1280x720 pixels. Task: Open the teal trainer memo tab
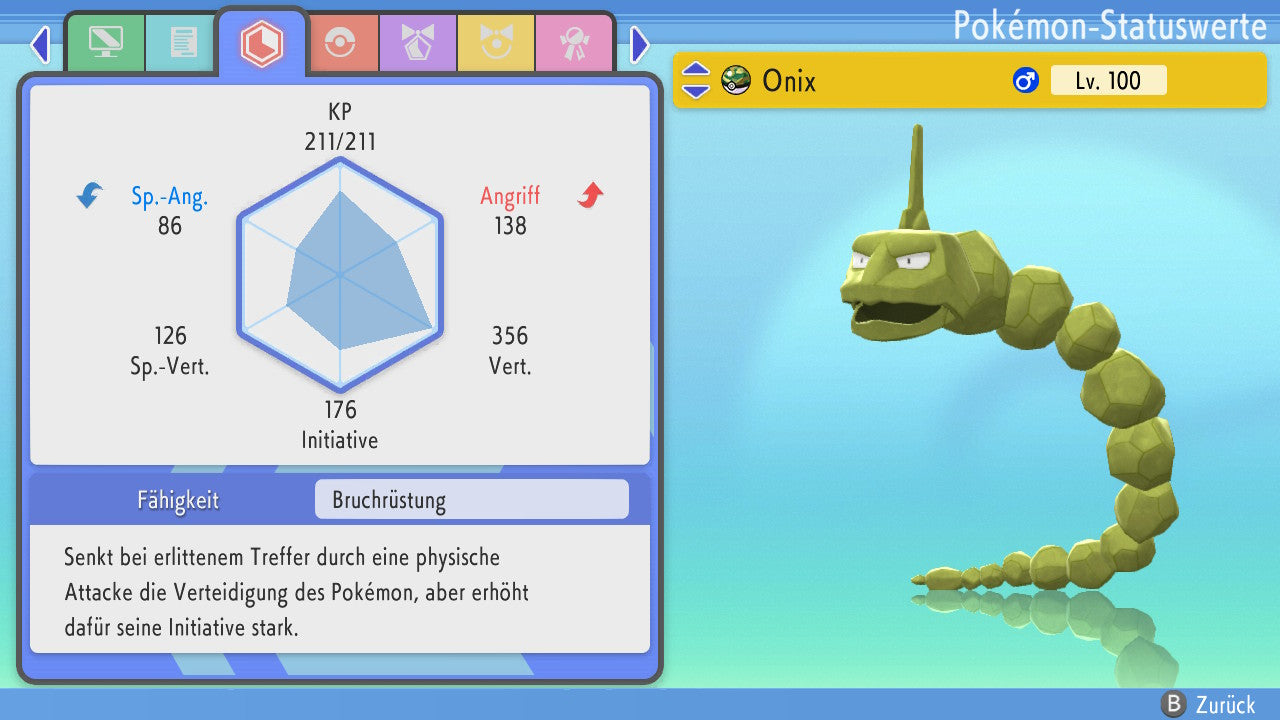183,43
